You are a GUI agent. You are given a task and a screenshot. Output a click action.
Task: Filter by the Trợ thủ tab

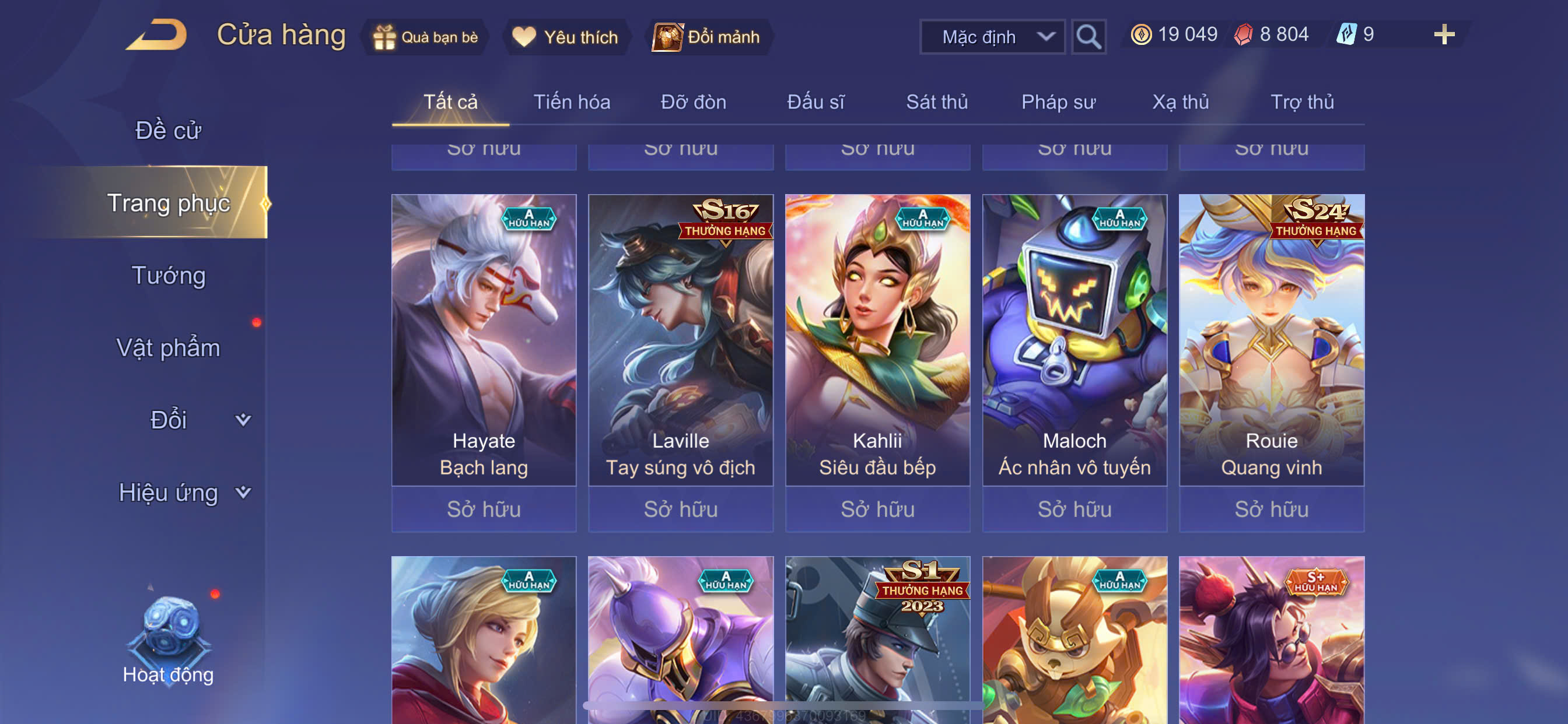(1302, 102)
